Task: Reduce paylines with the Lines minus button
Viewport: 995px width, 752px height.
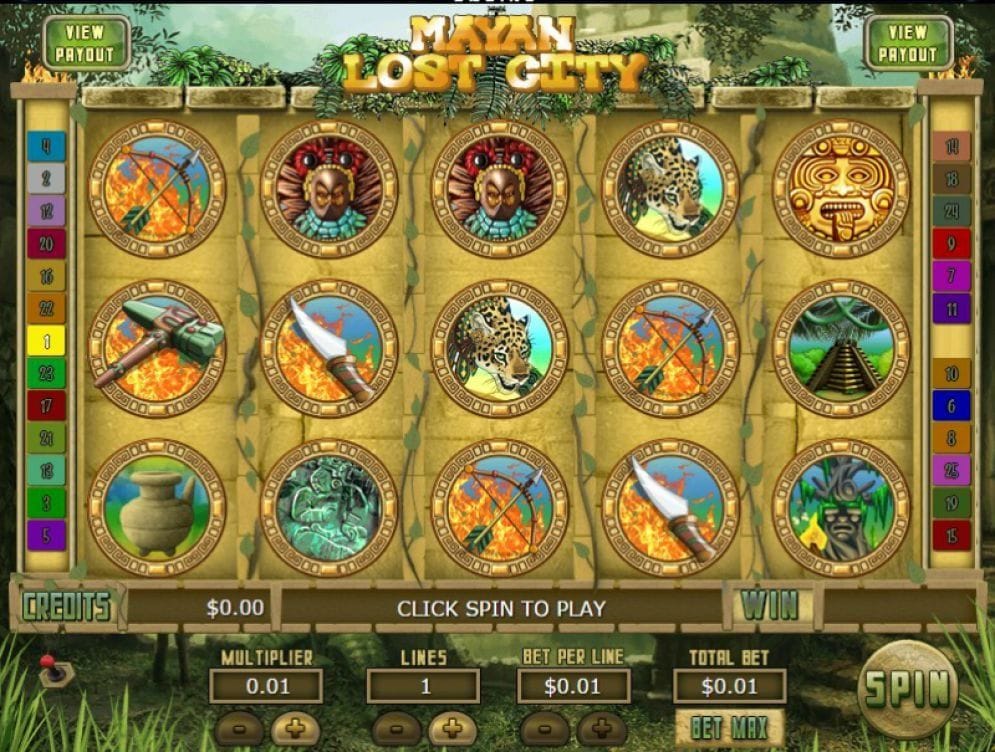Action: pos(397,727)
